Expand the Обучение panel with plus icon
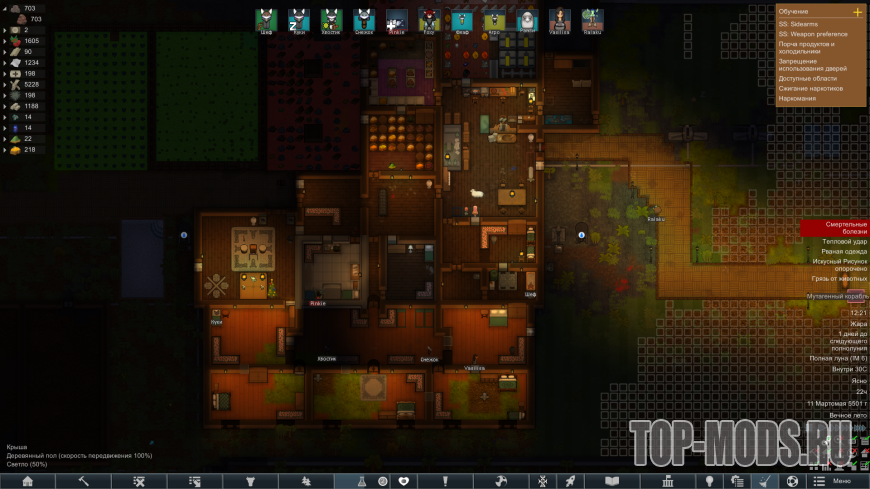 [857, 12]
